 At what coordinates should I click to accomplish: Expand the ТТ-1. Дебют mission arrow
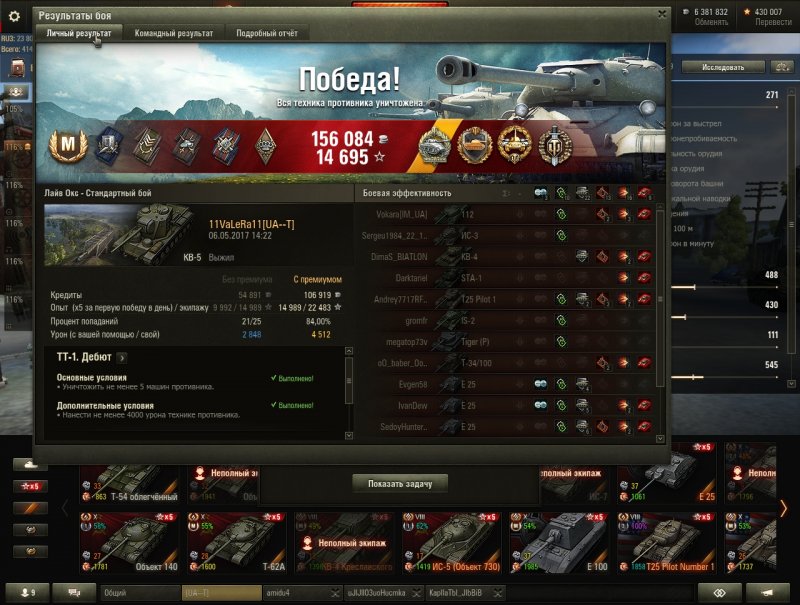[122, 357]
